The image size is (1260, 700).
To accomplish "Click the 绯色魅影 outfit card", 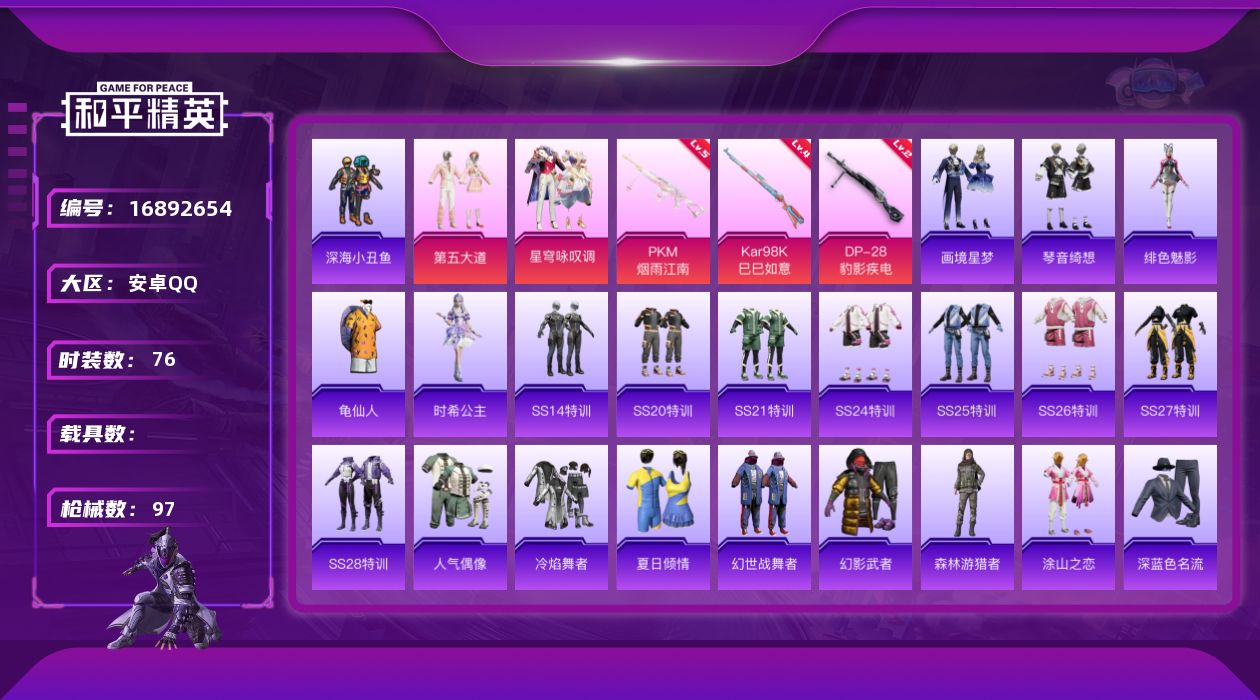I will (1170, 211).
